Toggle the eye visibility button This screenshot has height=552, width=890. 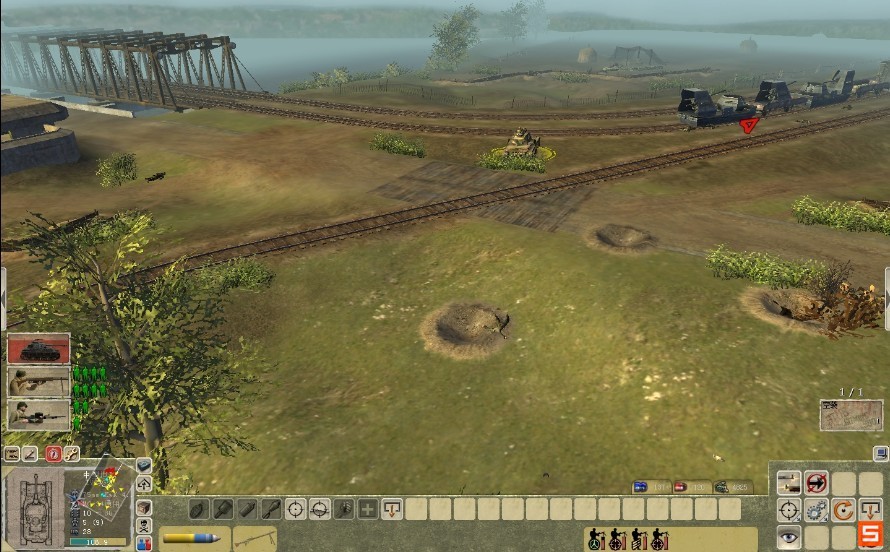point(790,538)
